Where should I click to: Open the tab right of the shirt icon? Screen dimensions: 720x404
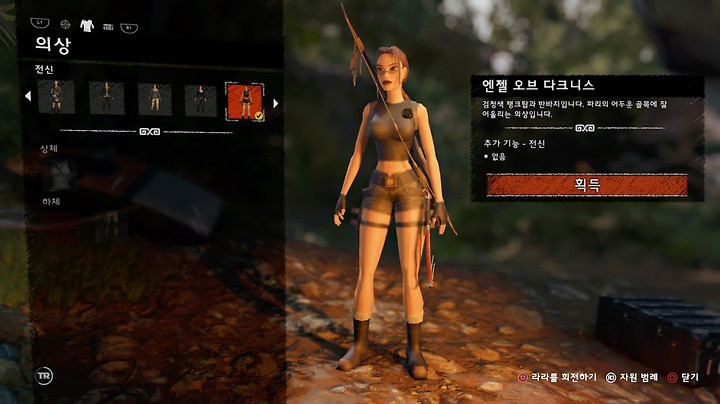point(108,26)
